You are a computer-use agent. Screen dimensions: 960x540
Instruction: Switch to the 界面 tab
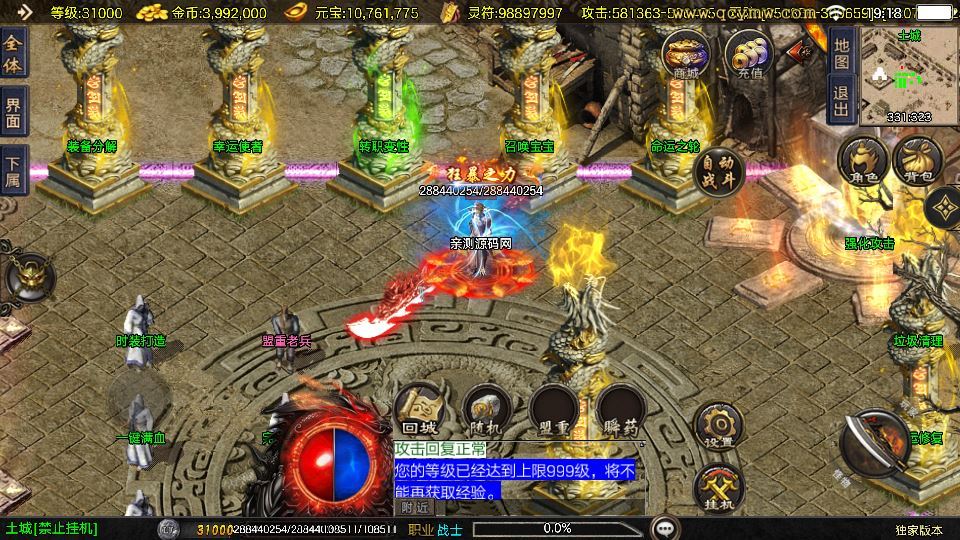13,110
